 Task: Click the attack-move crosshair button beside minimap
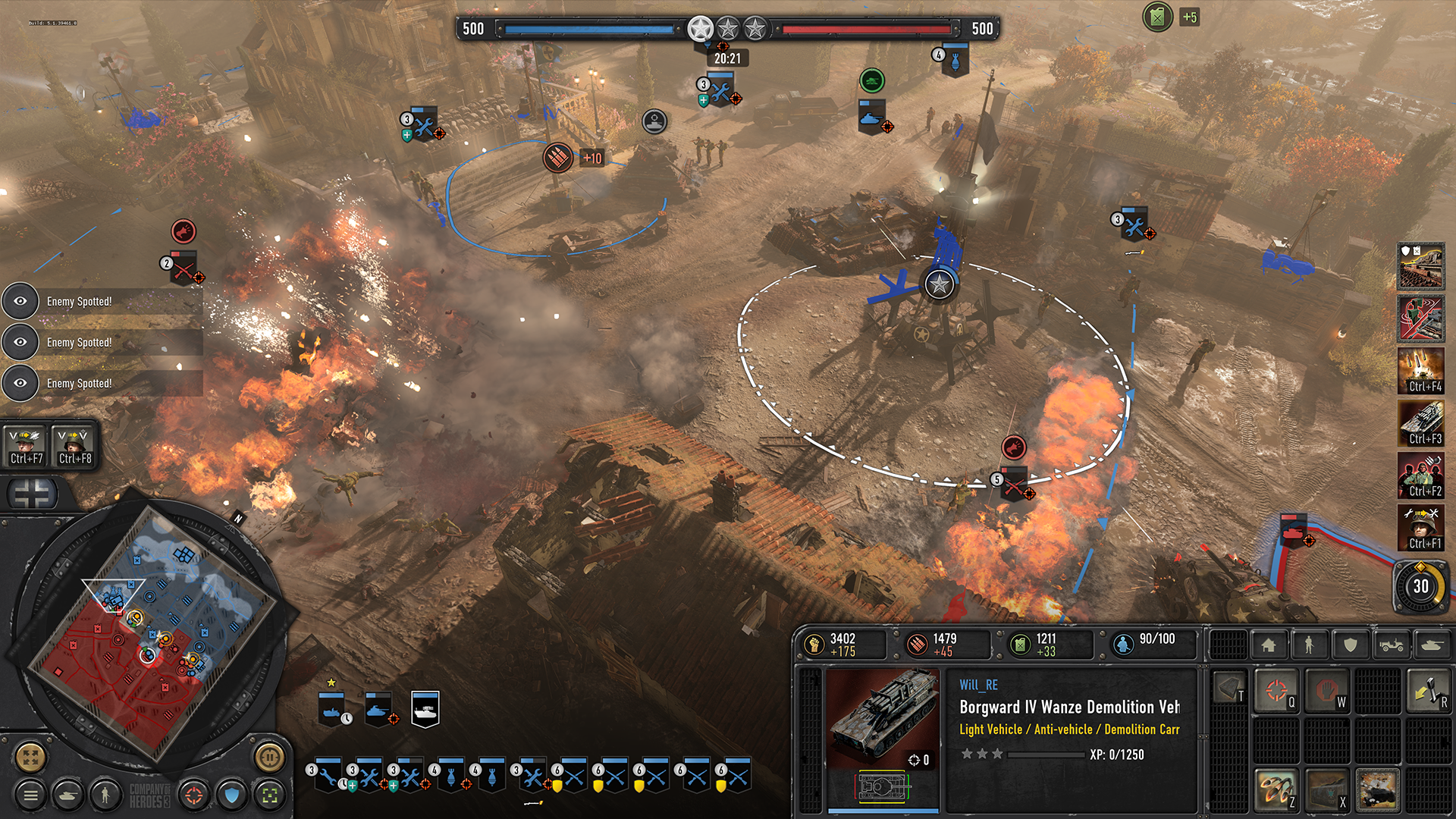click(x=193, y=795)
